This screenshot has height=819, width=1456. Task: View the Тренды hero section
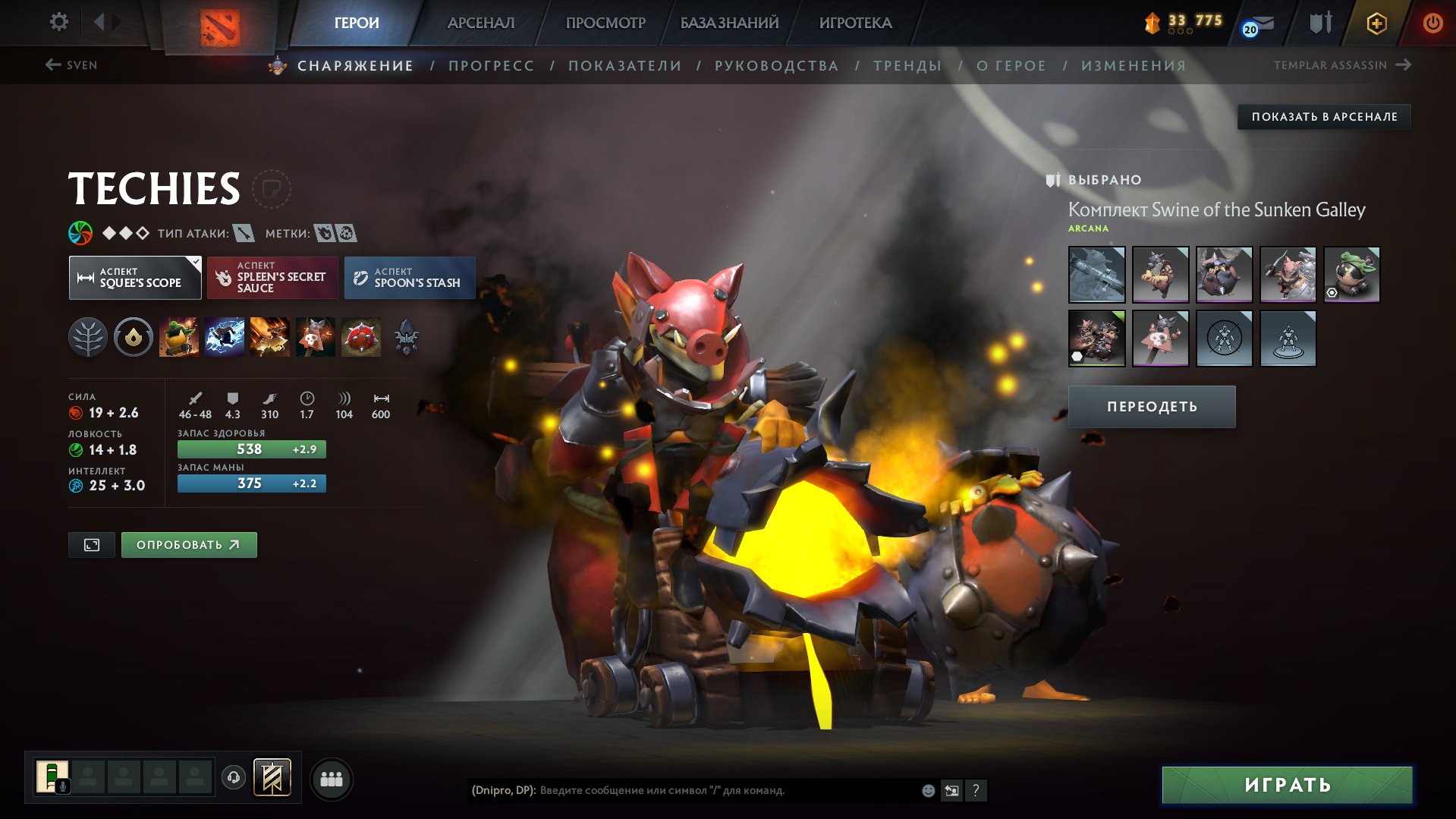[907, 66]
